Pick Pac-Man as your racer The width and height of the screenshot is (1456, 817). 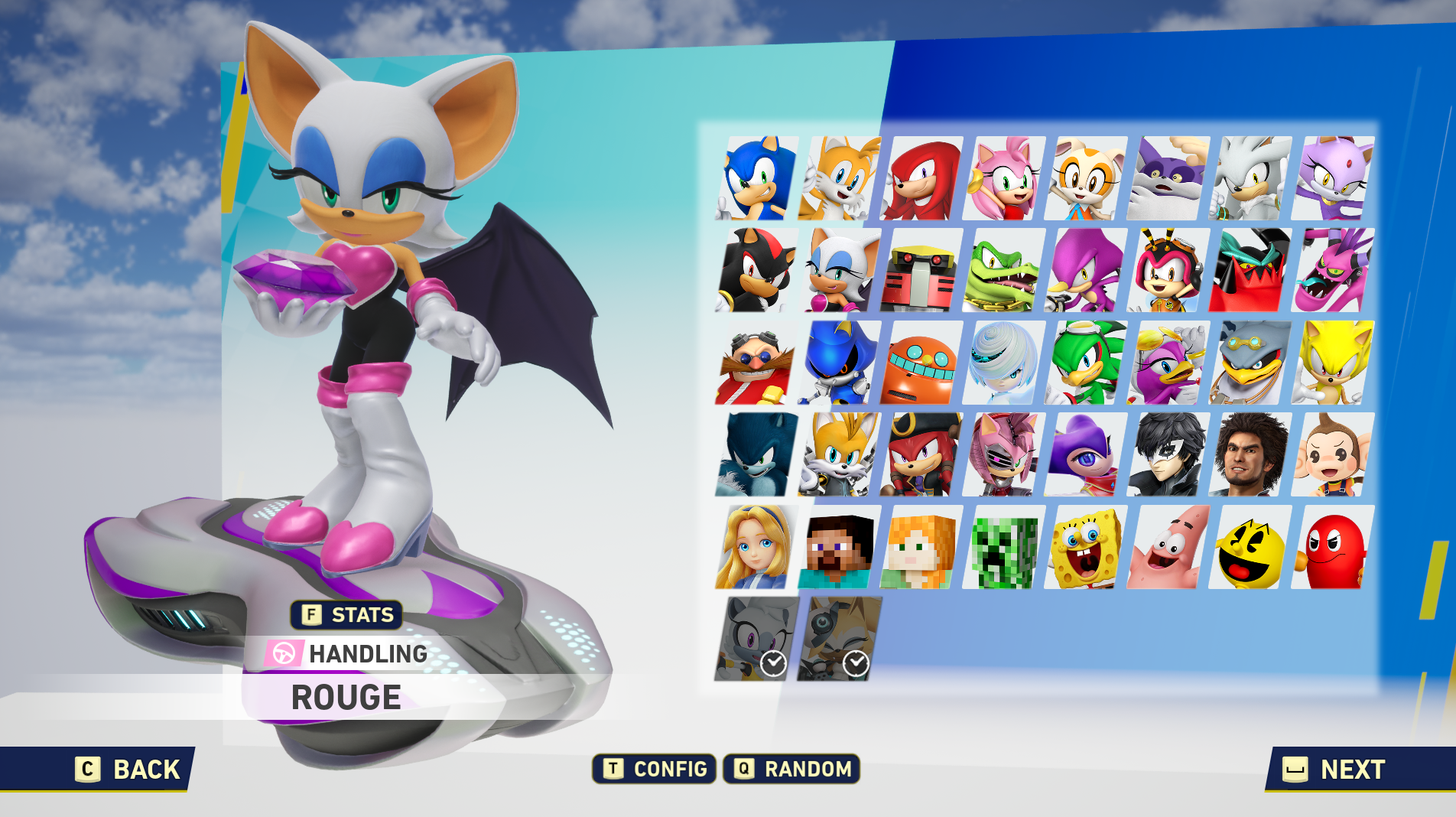click(1251, 548)
